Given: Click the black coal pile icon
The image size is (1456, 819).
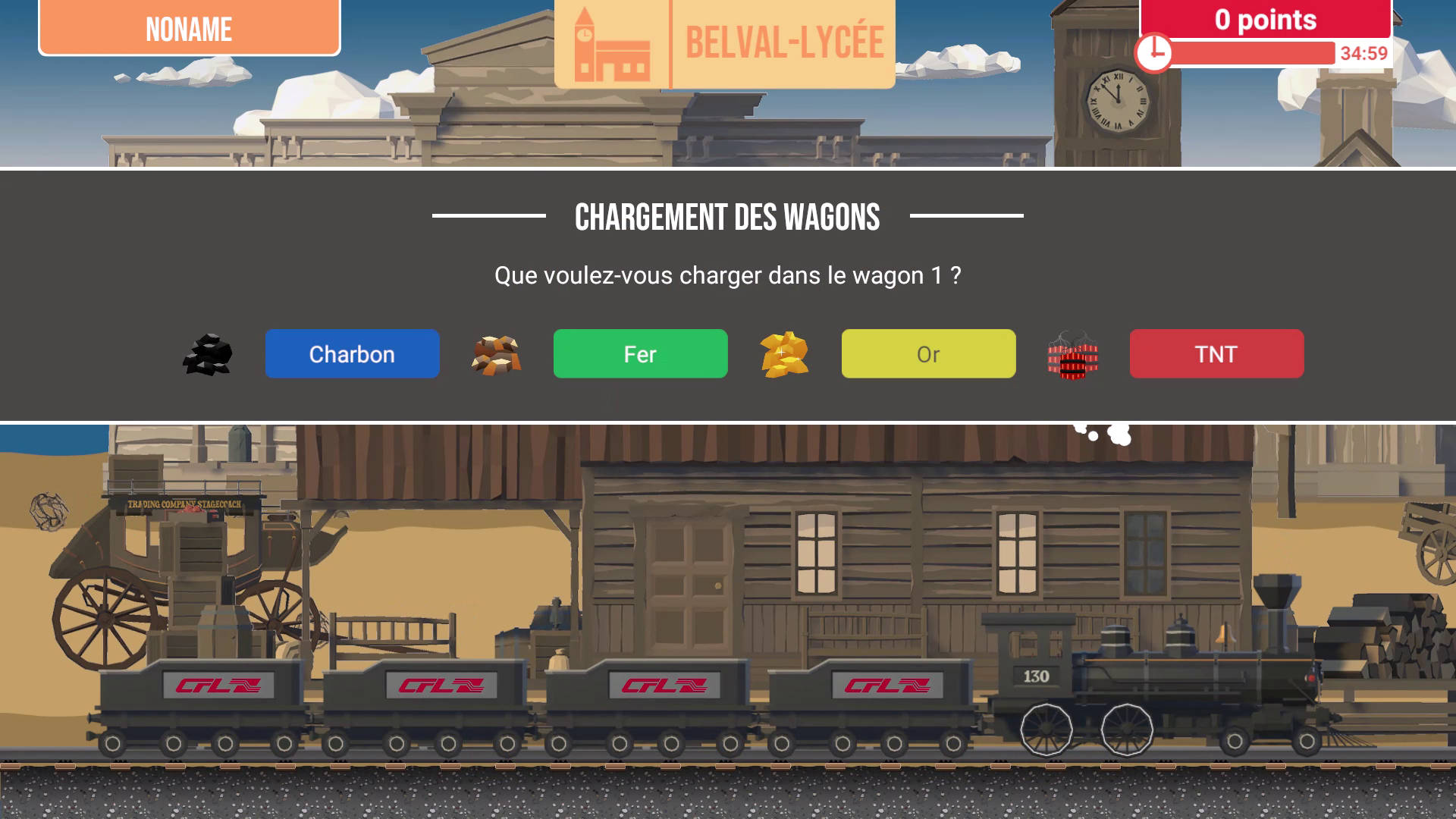Looking at the screenshot, I should click(x=208, y=355).
